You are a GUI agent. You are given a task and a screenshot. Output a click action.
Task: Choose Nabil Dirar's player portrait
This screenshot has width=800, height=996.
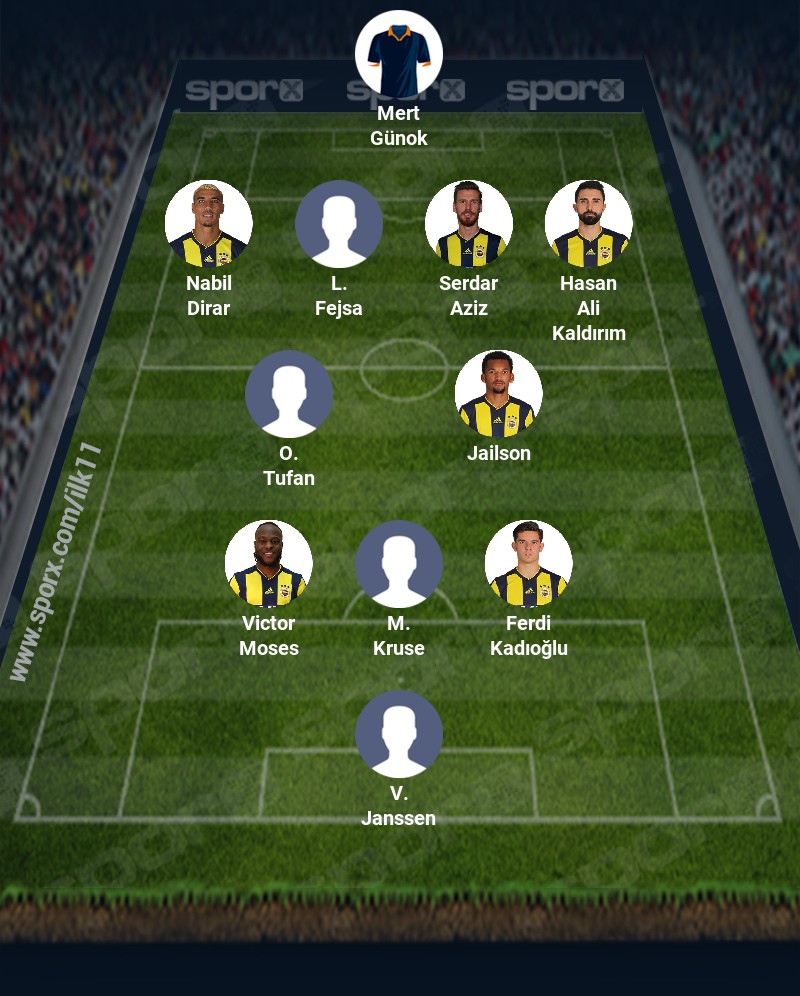point(209,224)
